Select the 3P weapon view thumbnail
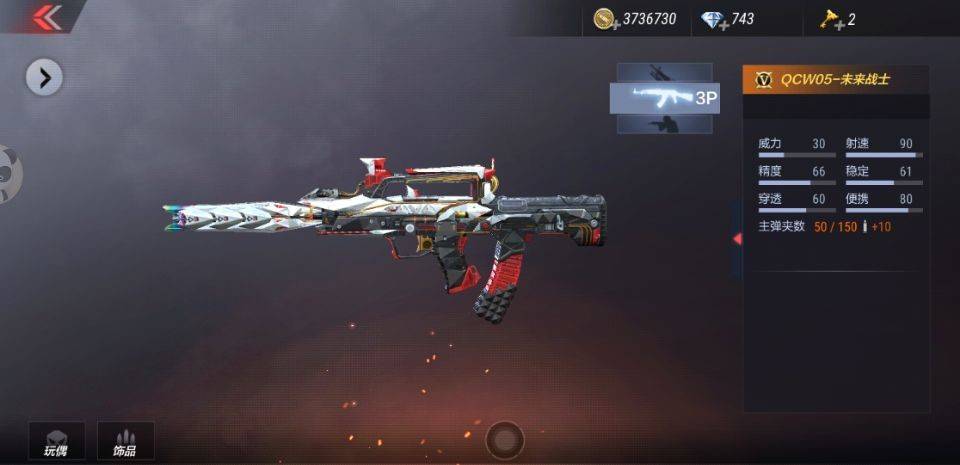960x465 pixels. [664, 98]
